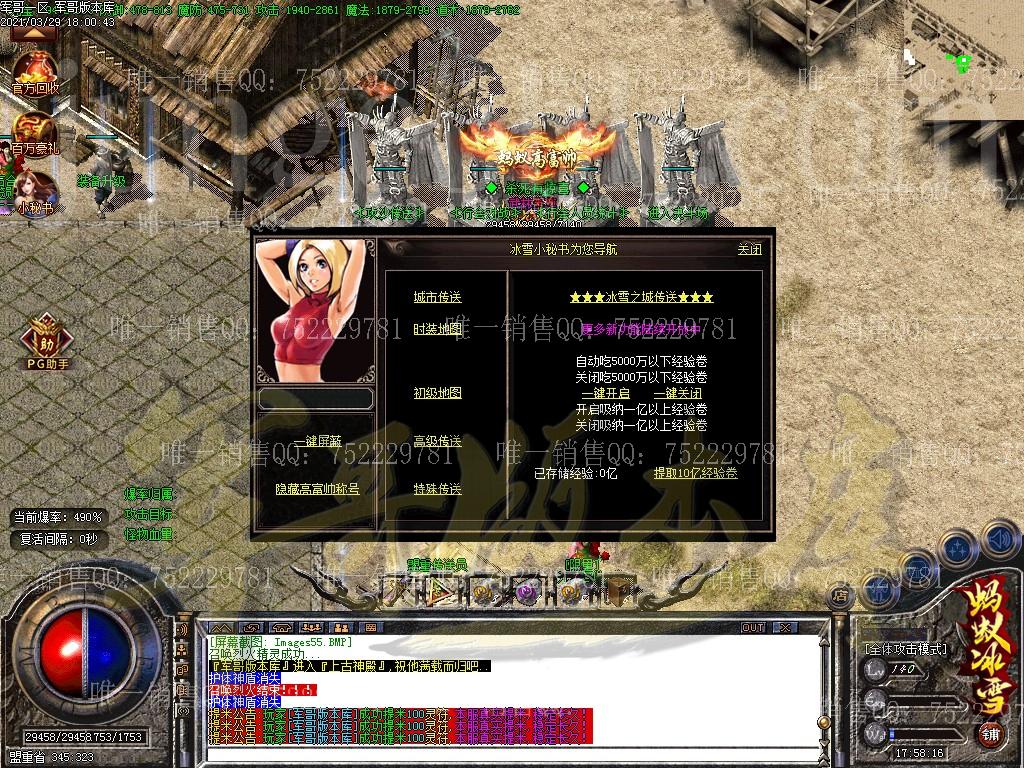Open the PG助手 helper badge
1024x768 pixels.
(47, 340)
